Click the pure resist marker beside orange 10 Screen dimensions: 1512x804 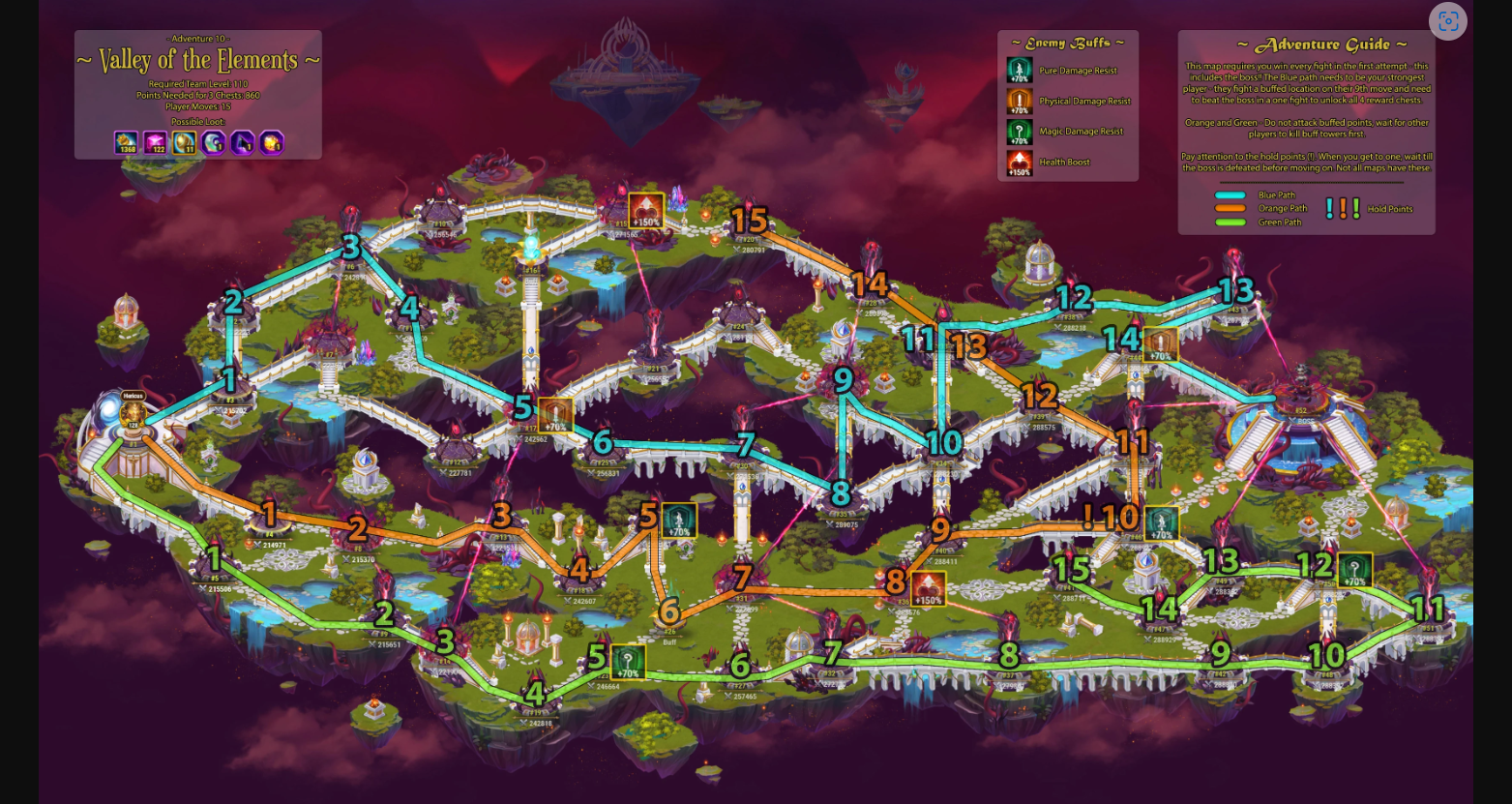[1161, 523]
